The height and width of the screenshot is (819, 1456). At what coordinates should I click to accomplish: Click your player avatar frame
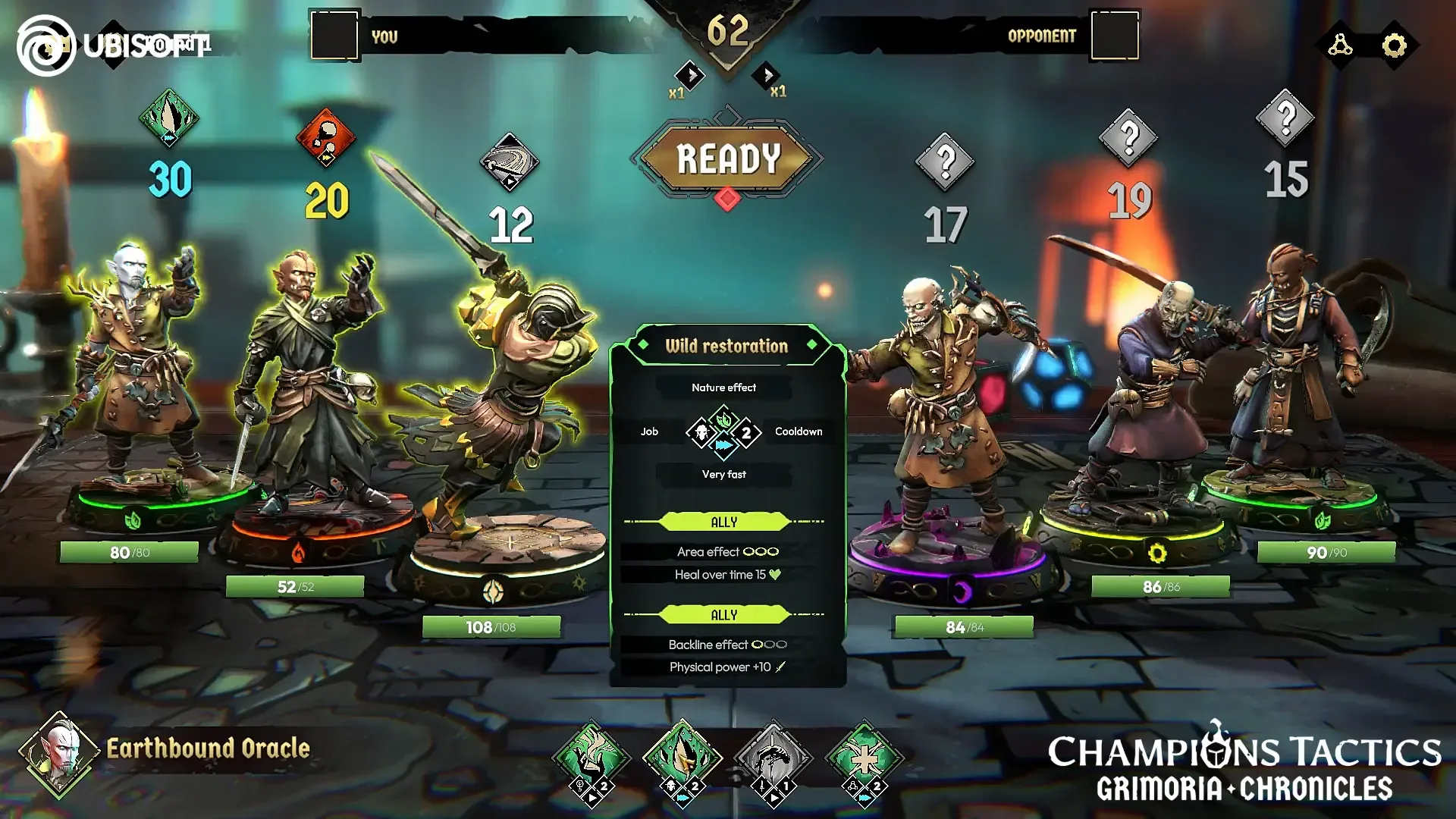point(334,35)
